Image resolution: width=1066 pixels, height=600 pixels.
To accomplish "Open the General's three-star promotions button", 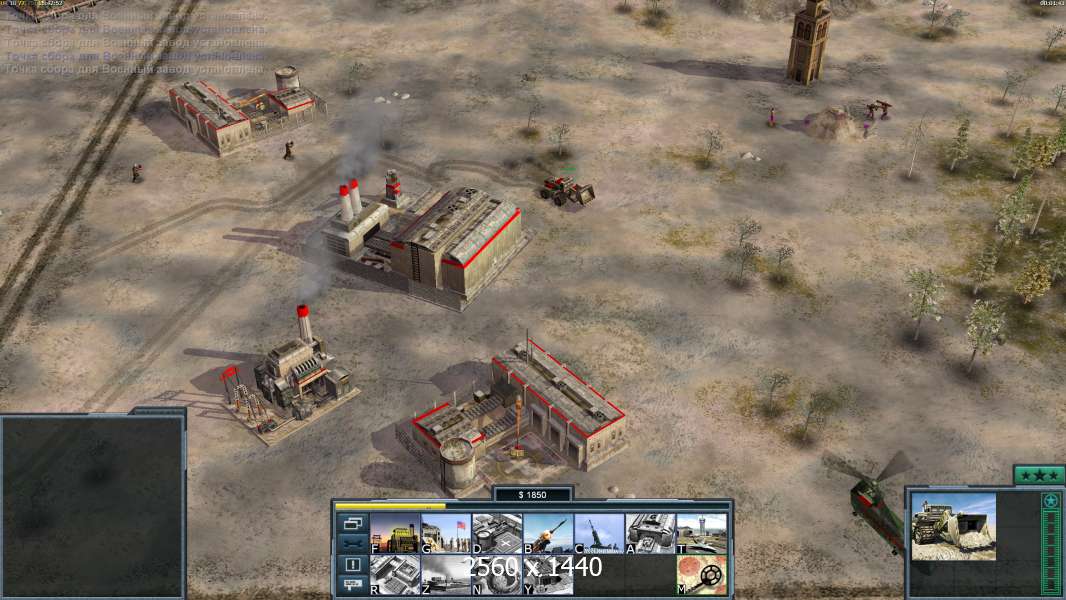I will click(1039, 475).
